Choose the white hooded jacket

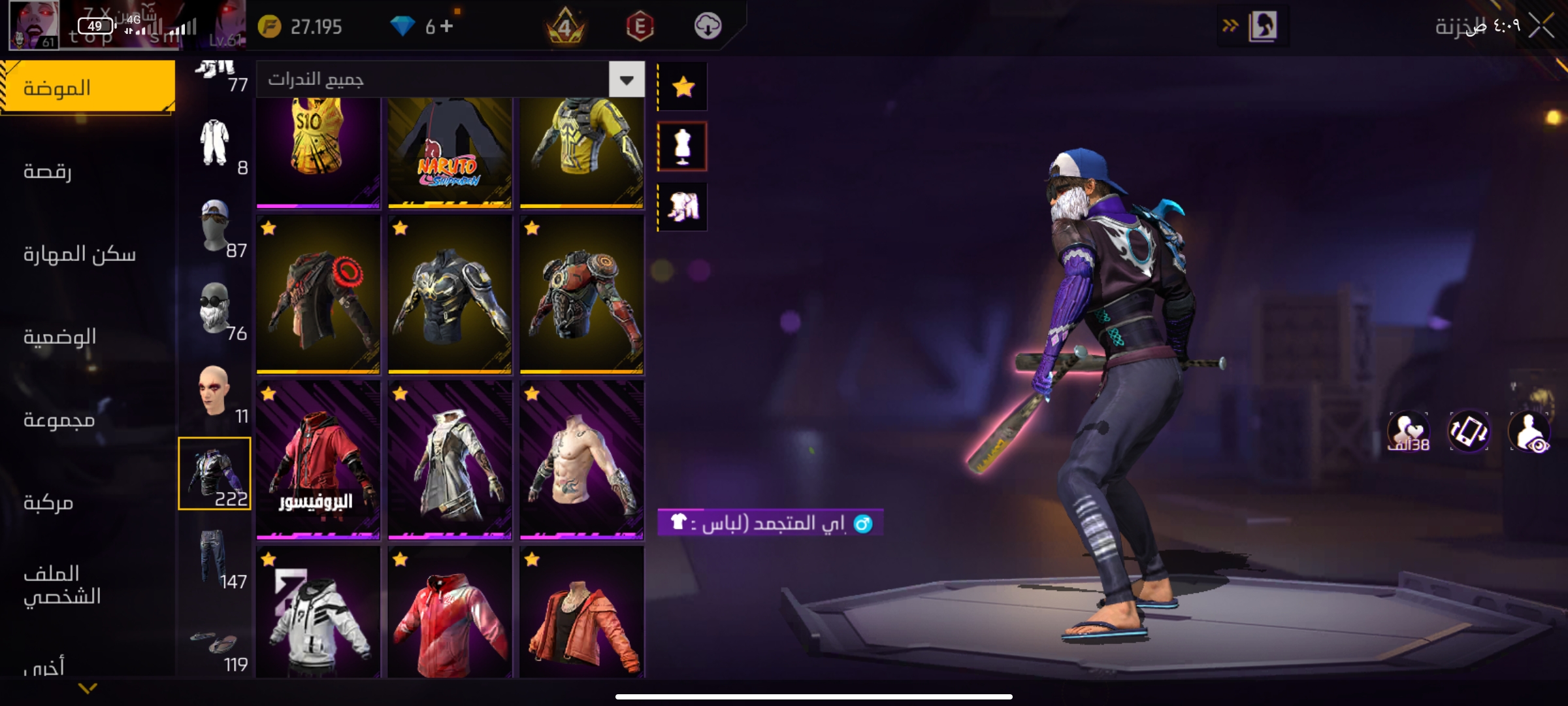point(318,613)
